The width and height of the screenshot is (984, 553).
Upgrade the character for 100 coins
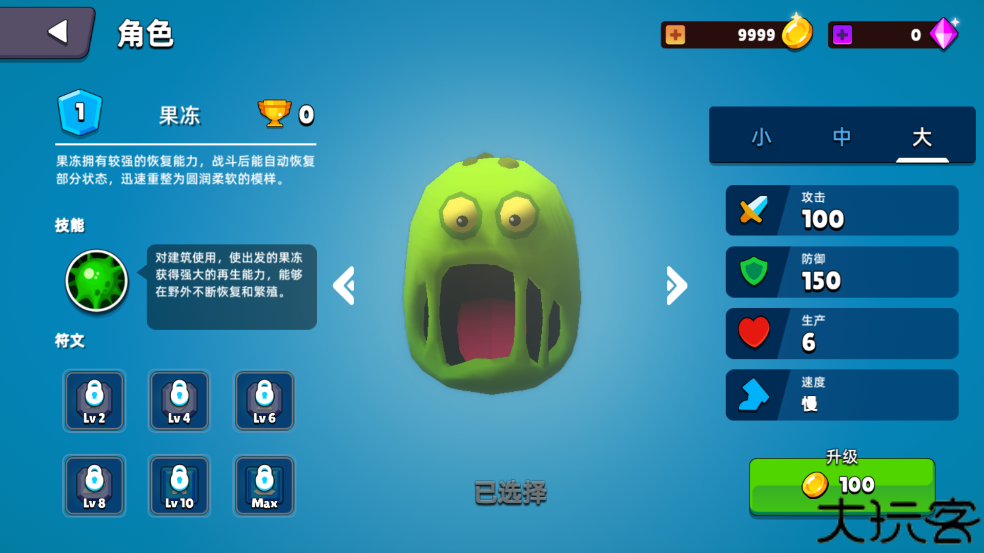coord(842,485)
